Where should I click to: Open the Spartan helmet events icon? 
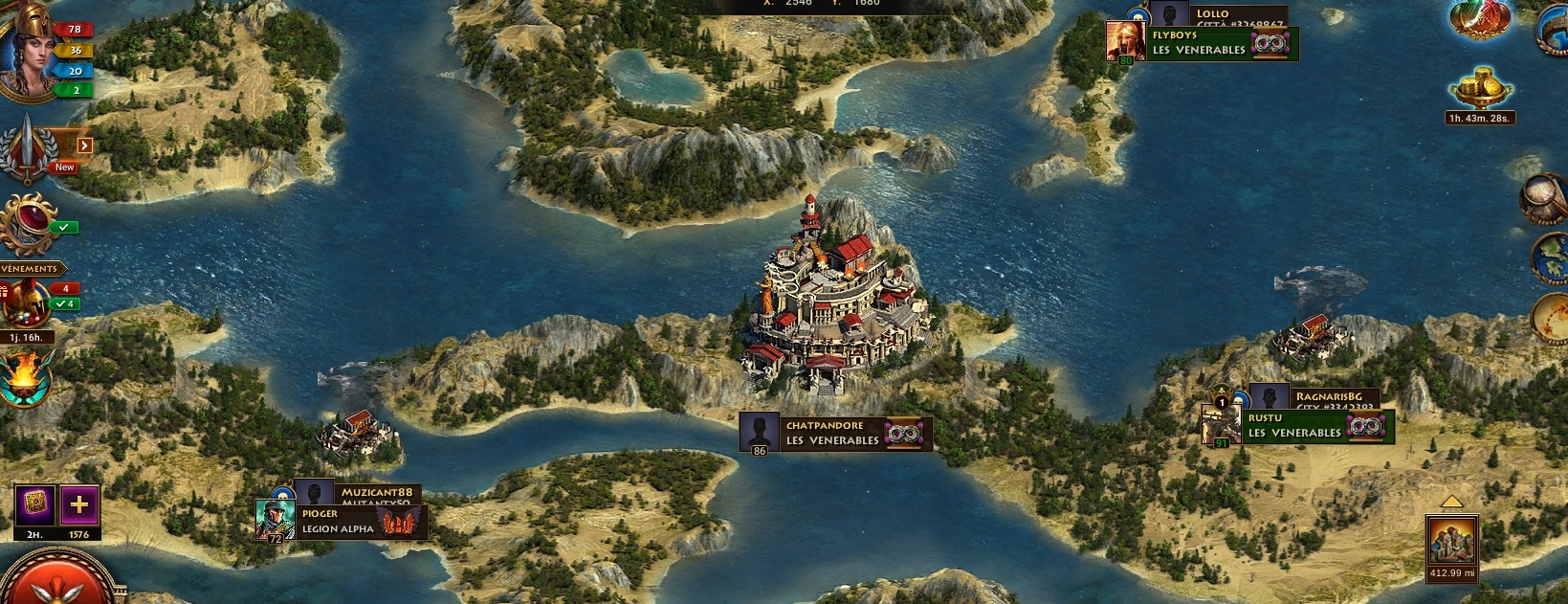[25, 304]
